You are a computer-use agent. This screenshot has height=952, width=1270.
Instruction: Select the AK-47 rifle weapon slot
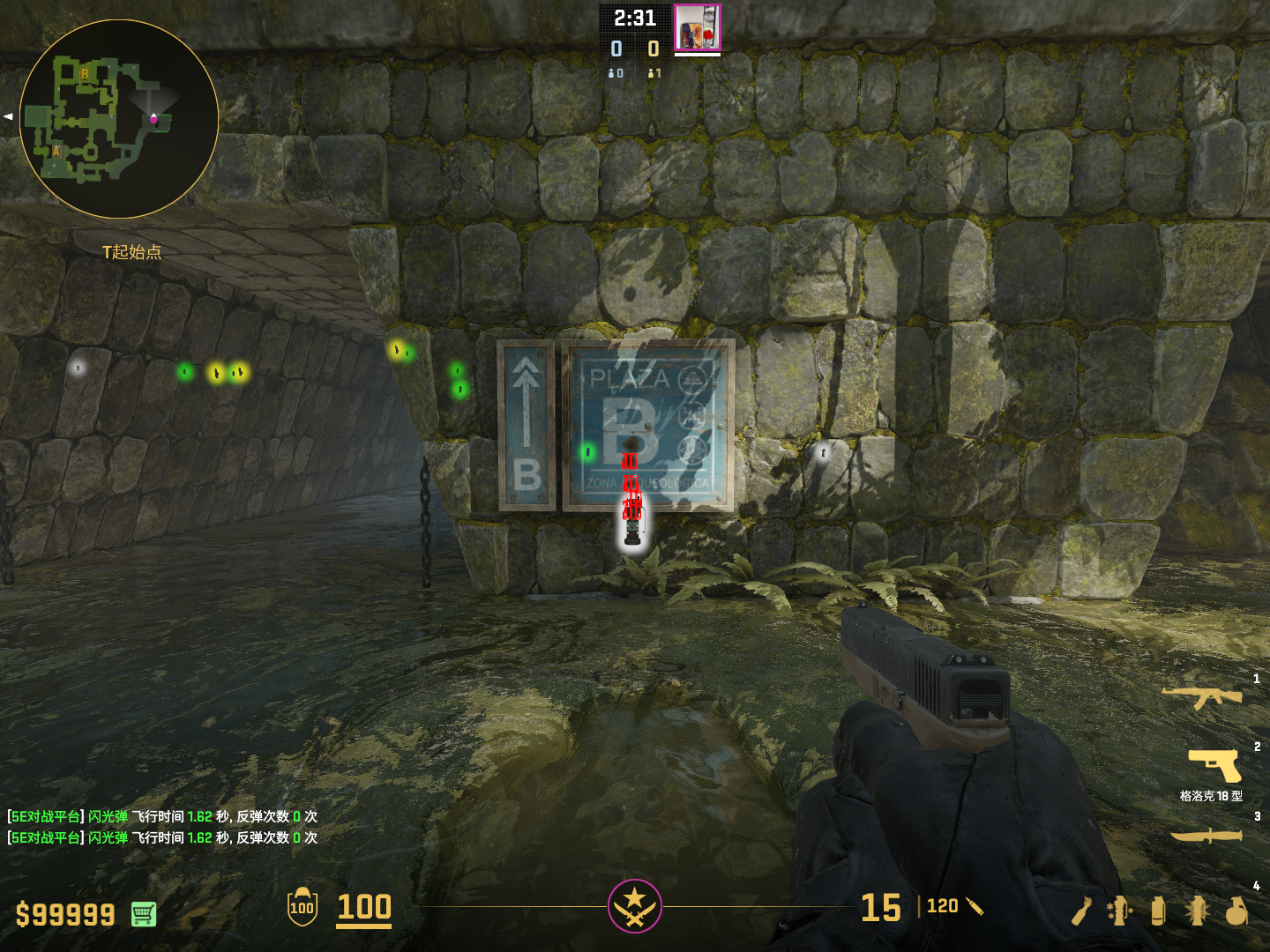[1201, 696]
